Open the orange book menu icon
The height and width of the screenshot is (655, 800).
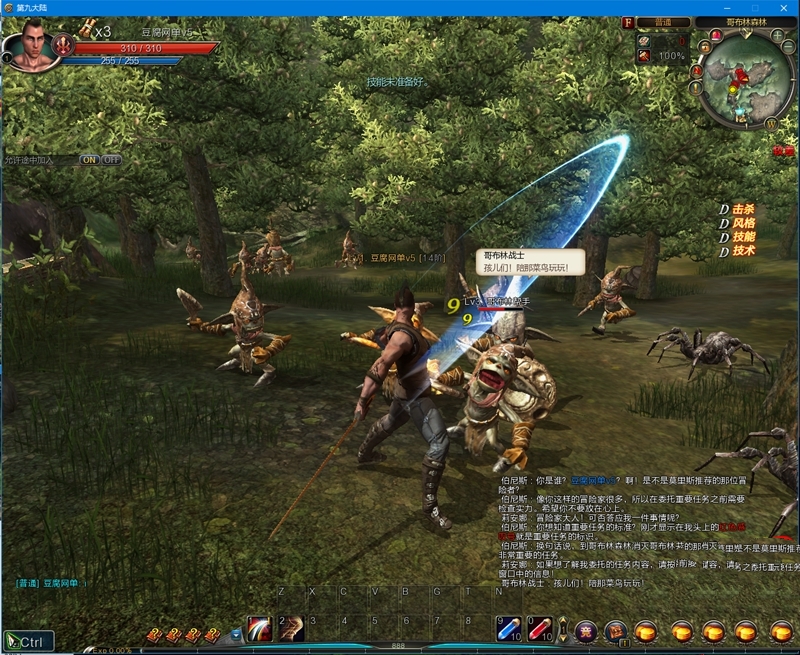(616, 631)
